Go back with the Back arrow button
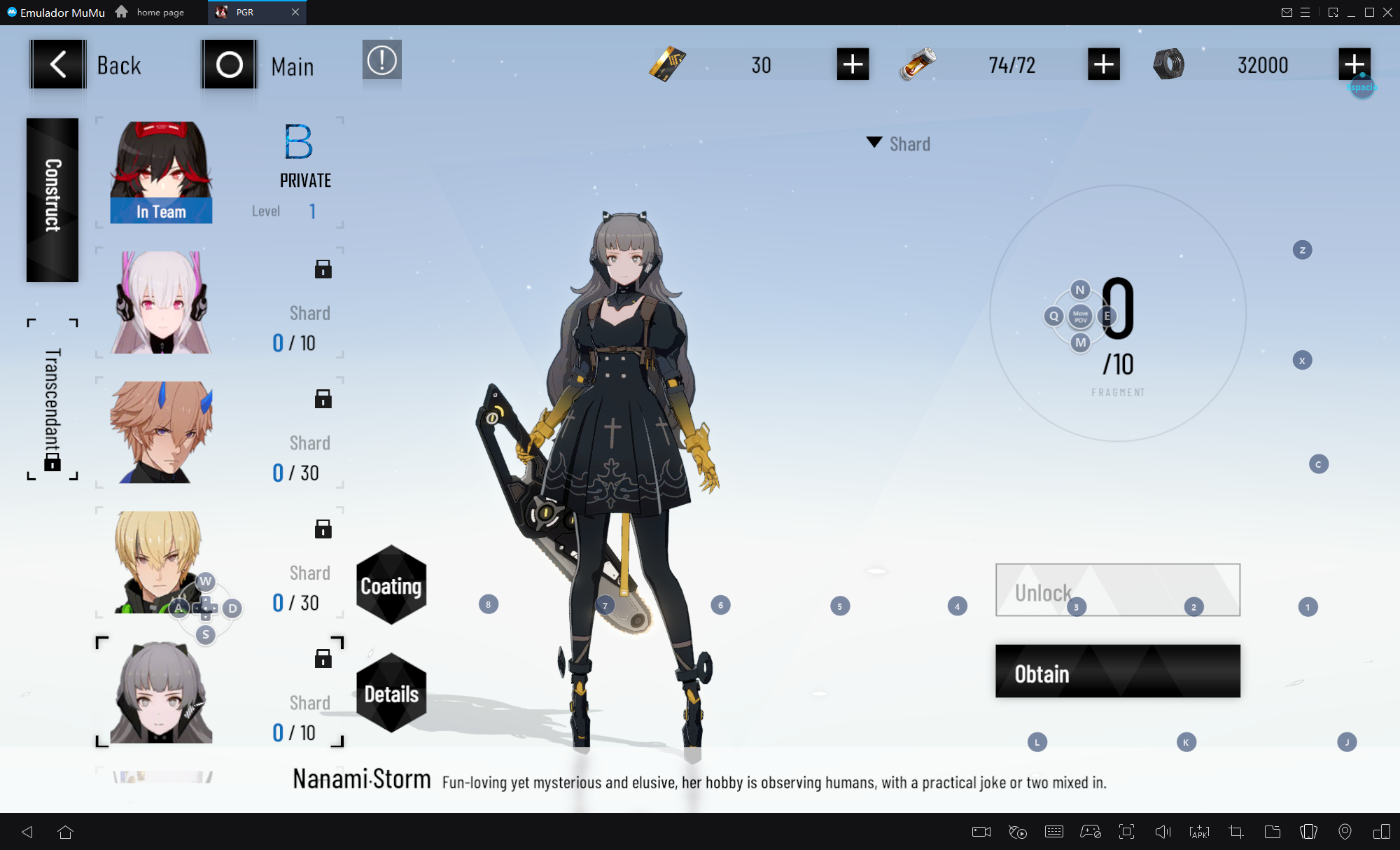 (x=58, y=64)
